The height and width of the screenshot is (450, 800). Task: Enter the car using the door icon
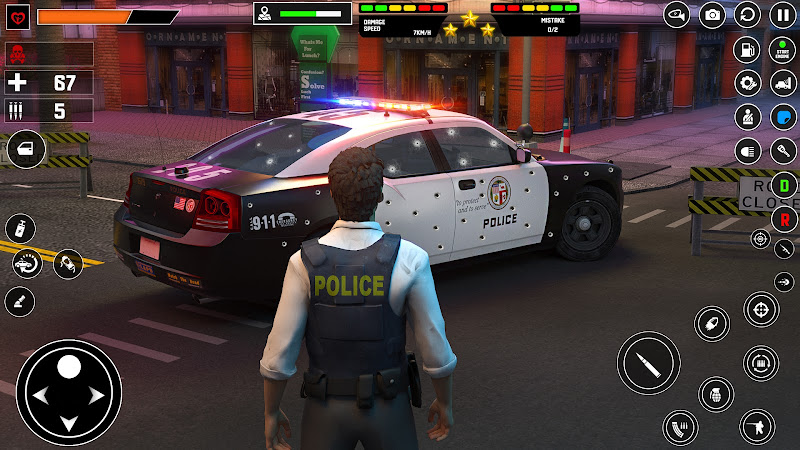25,149
